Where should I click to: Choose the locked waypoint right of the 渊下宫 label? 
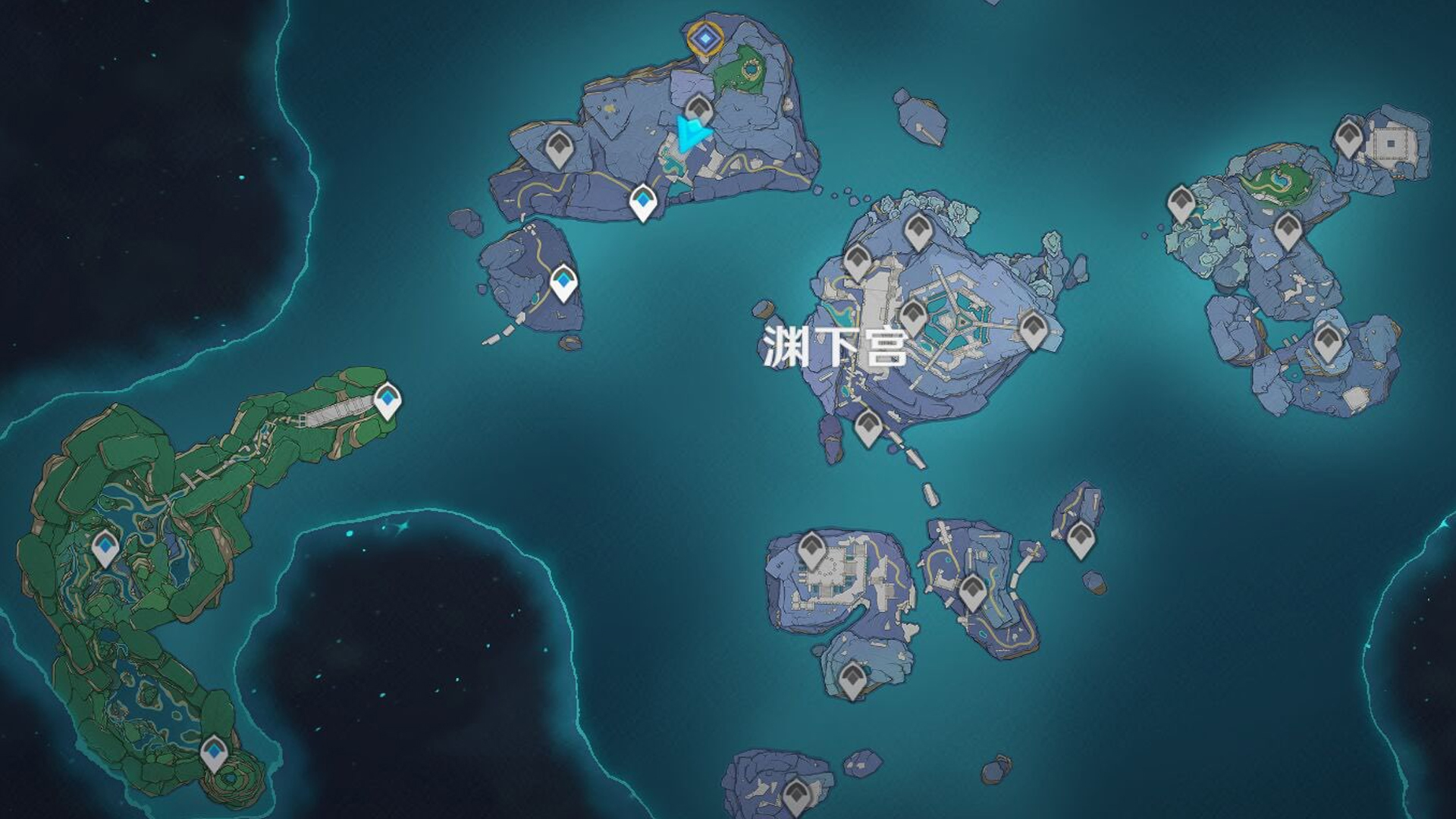click(x=913, y=315)
